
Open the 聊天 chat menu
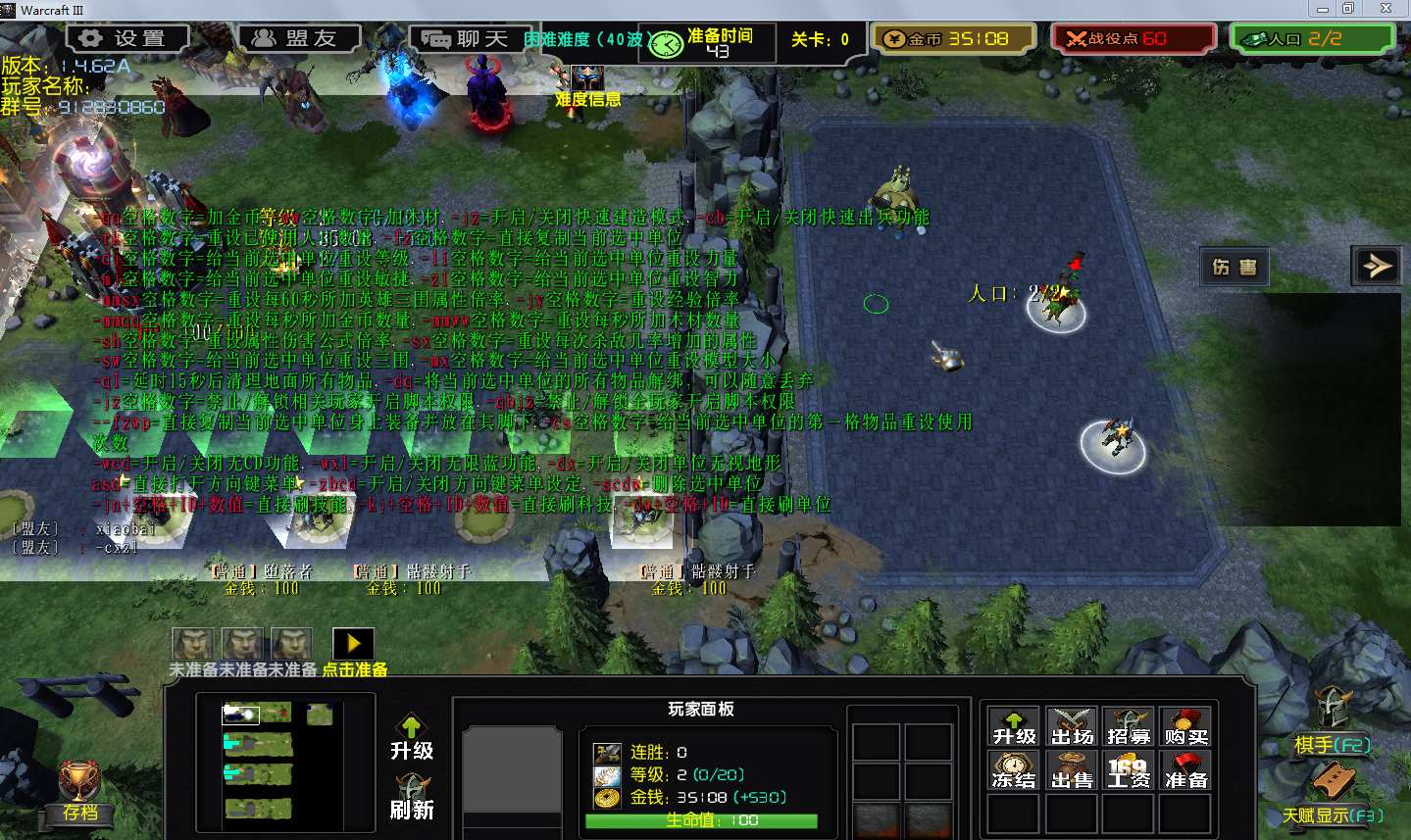click(469, 39)
